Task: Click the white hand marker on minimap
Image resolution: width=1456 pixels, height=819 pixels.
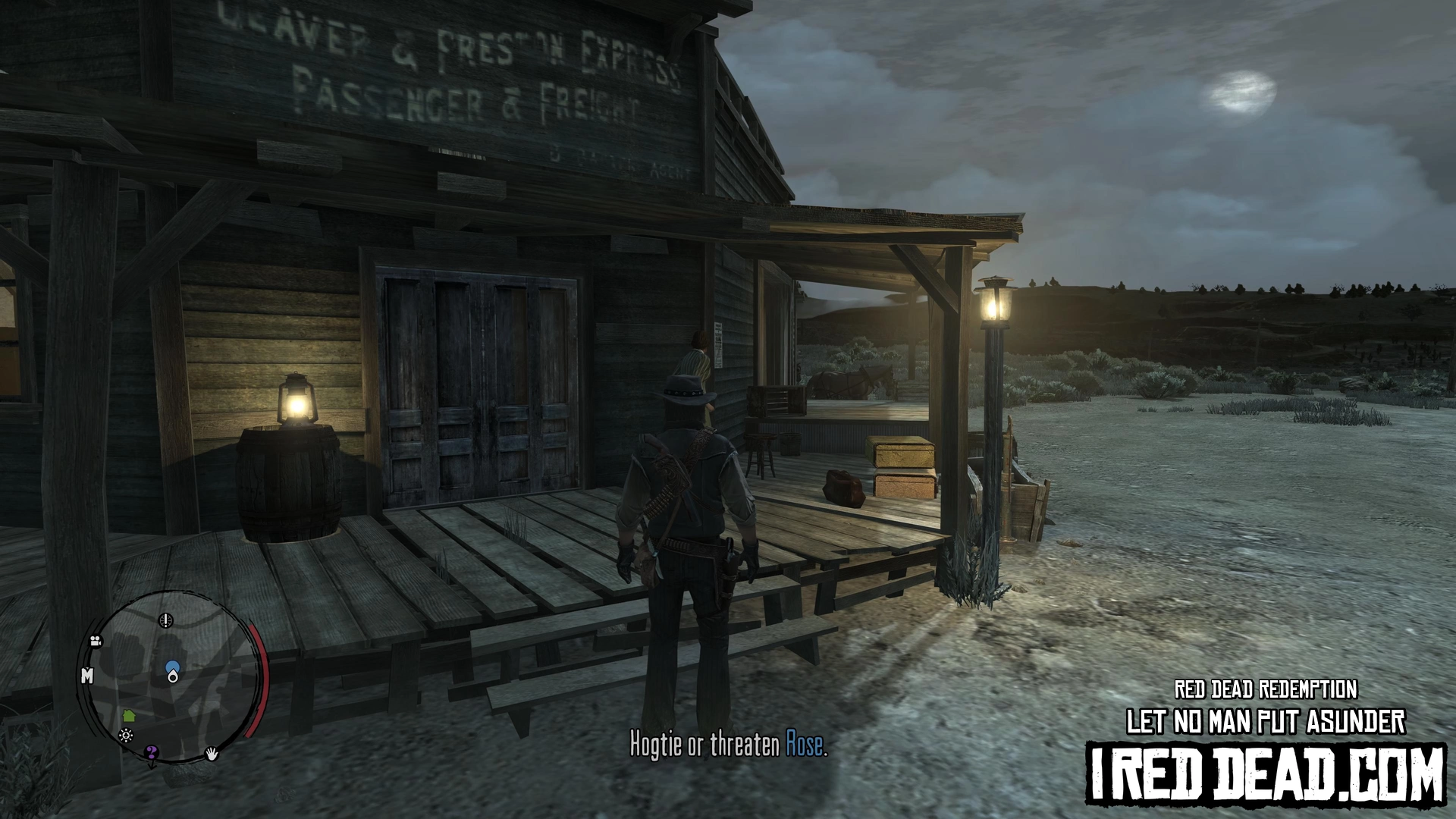Action: (213, 753)
